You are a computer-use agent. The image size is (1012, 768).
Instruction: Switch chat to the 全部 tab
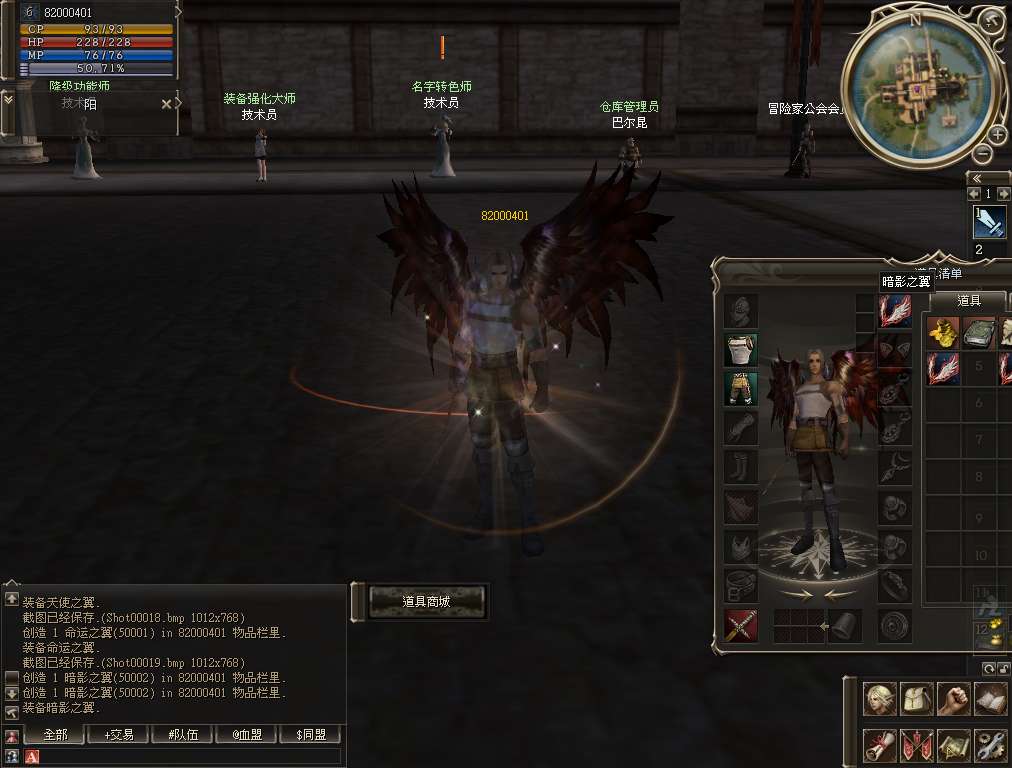tap(55, 735)
